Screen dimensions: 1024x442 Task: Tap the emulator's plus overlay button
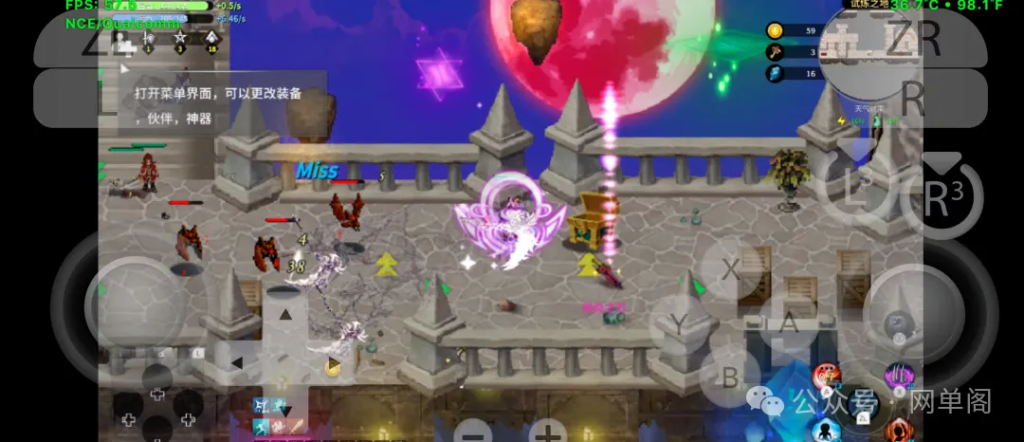tap(547, 434)
